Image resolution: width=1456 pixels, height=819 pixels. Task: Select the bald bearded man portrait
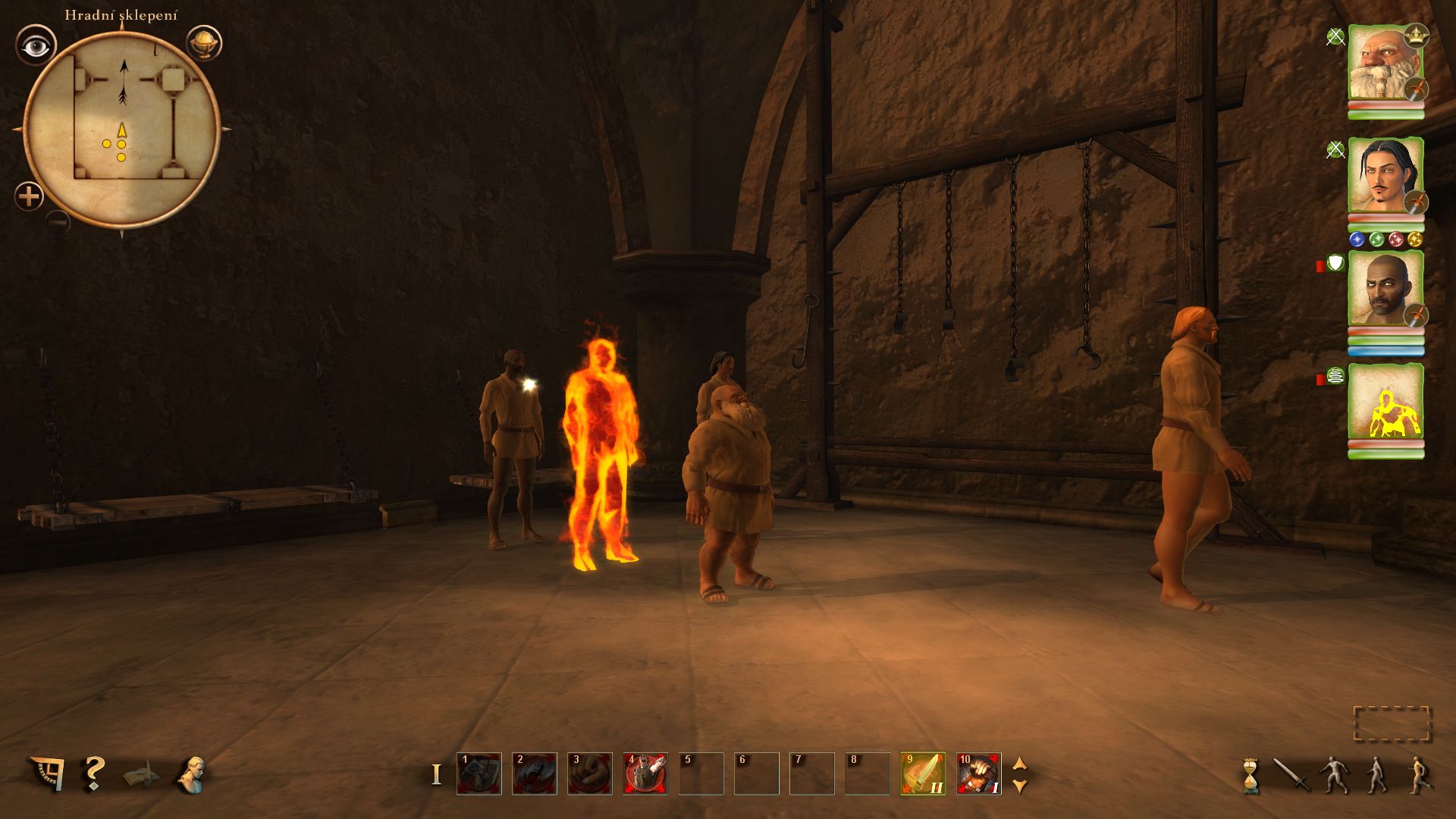coord(1385,289)
